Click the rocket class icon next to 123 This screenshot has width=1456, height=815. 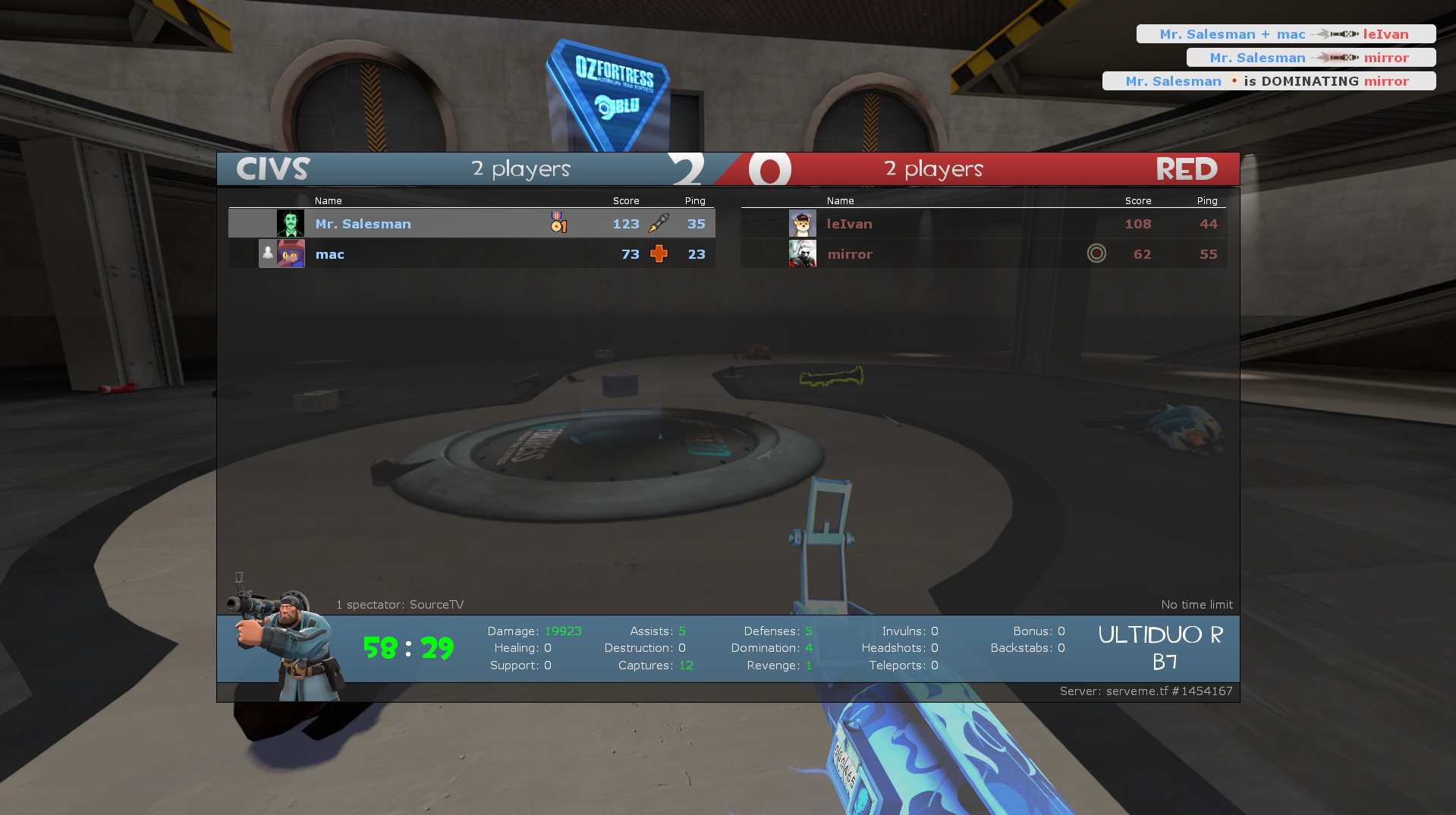tap(659, 223)
